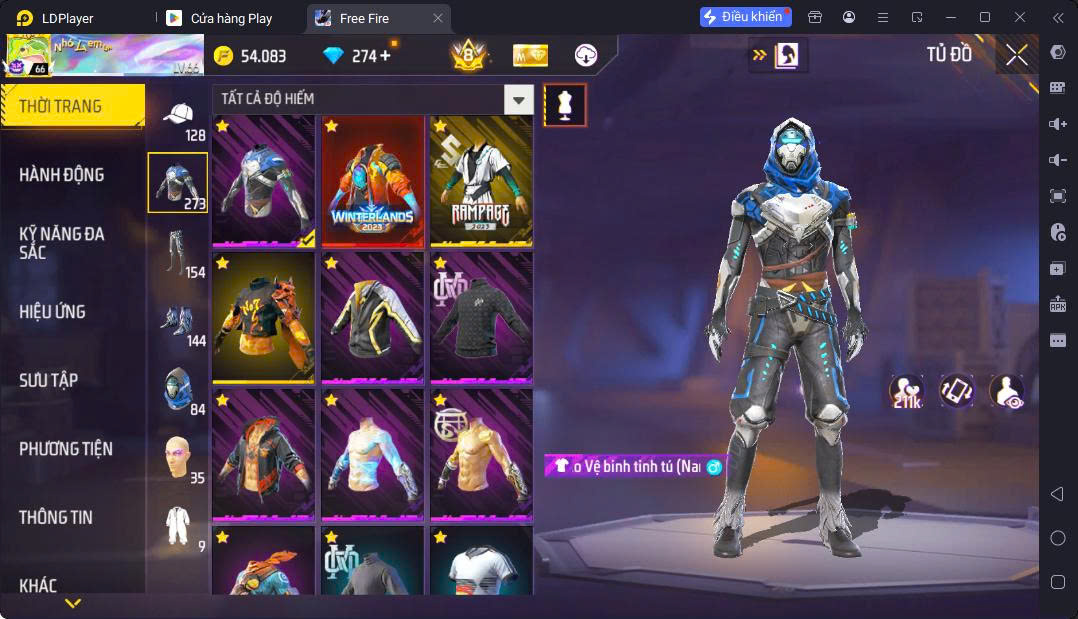Choose the orange and black tiger jacket
Image resolution: width=1078 pixels, height=619 pixels.
click(x=263, y=317)
